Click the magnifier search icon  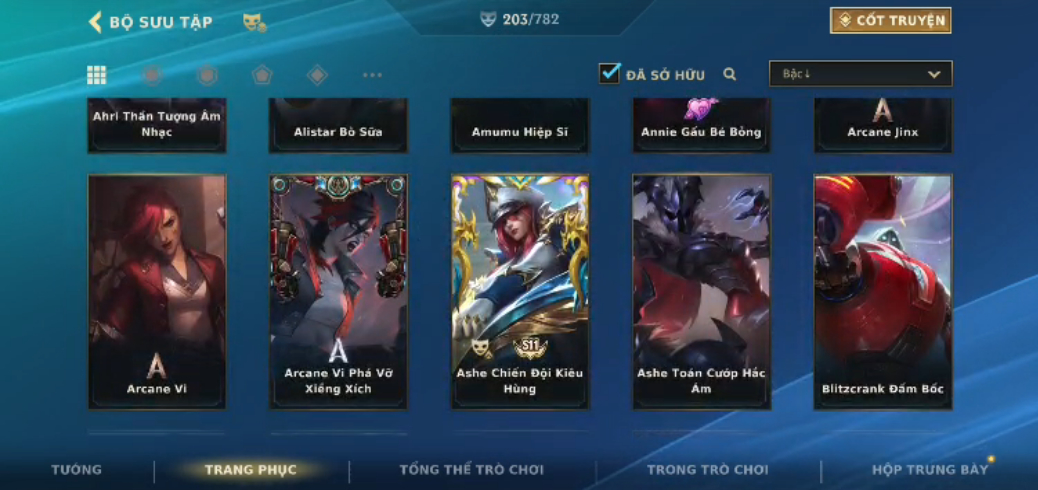point(730,74)
